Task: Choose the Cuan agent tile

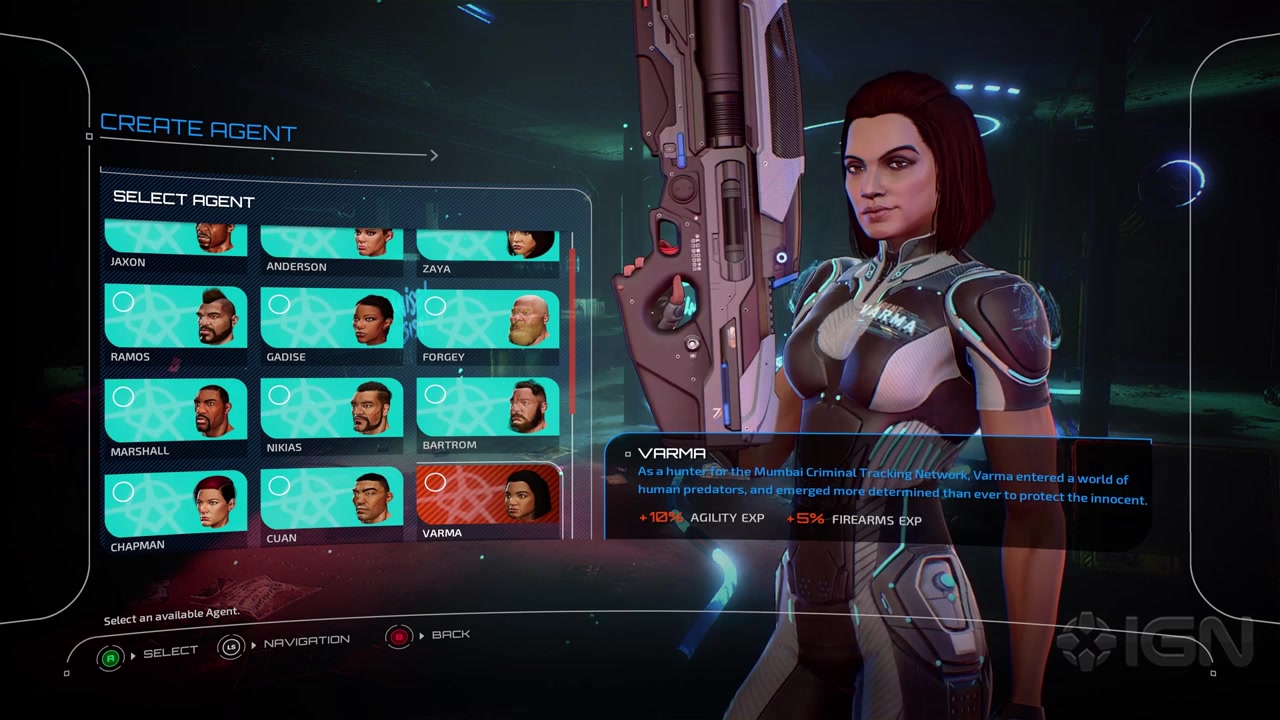Action: click(331, 498)
